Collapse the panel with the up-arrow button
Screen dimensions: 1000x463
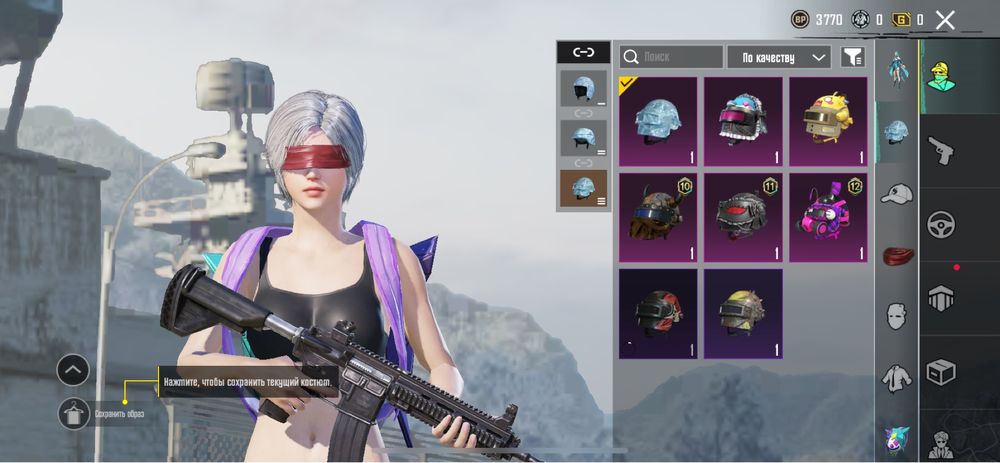74,370
